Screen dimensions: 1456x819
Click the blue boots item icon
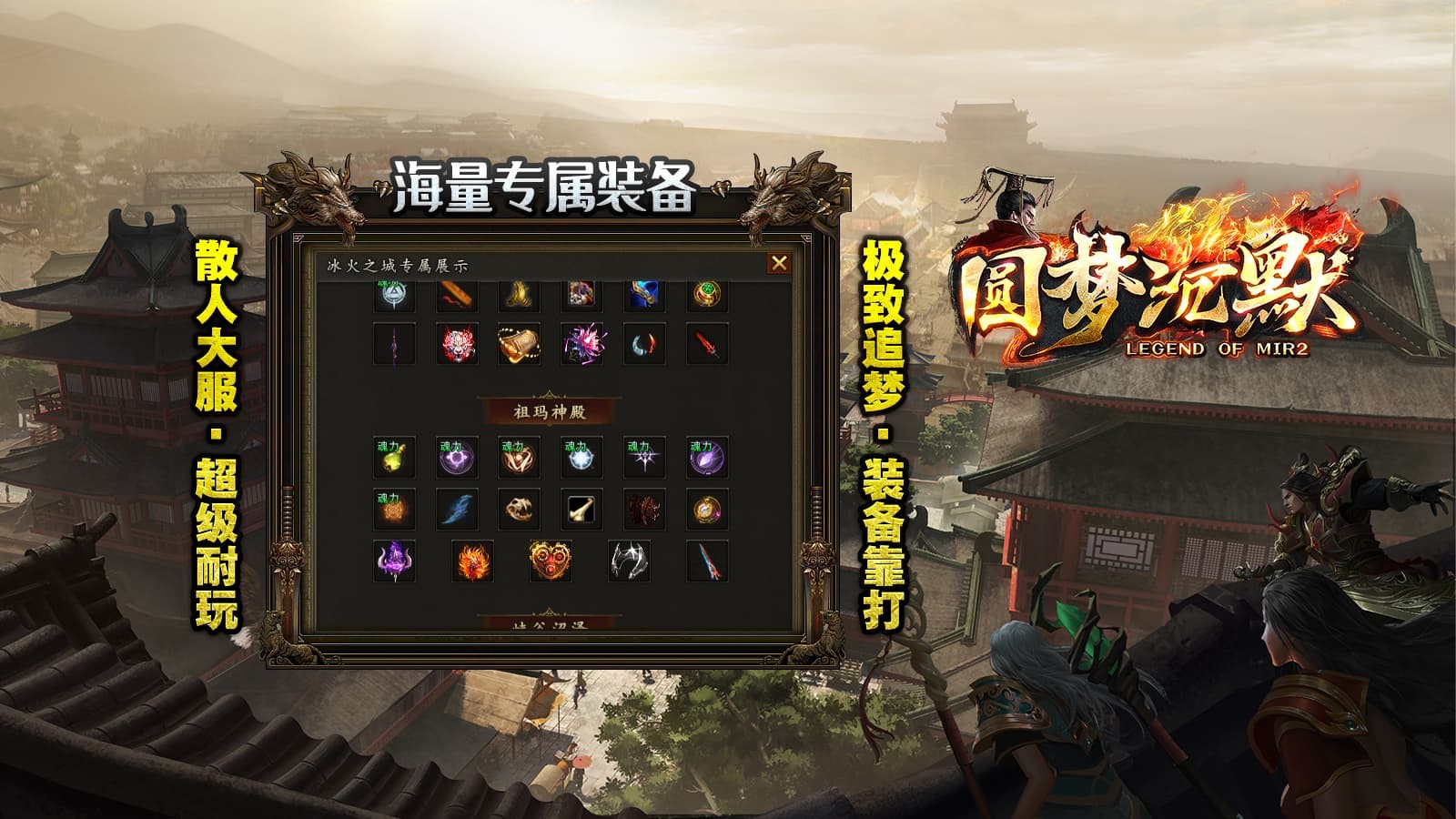(642, 294)
